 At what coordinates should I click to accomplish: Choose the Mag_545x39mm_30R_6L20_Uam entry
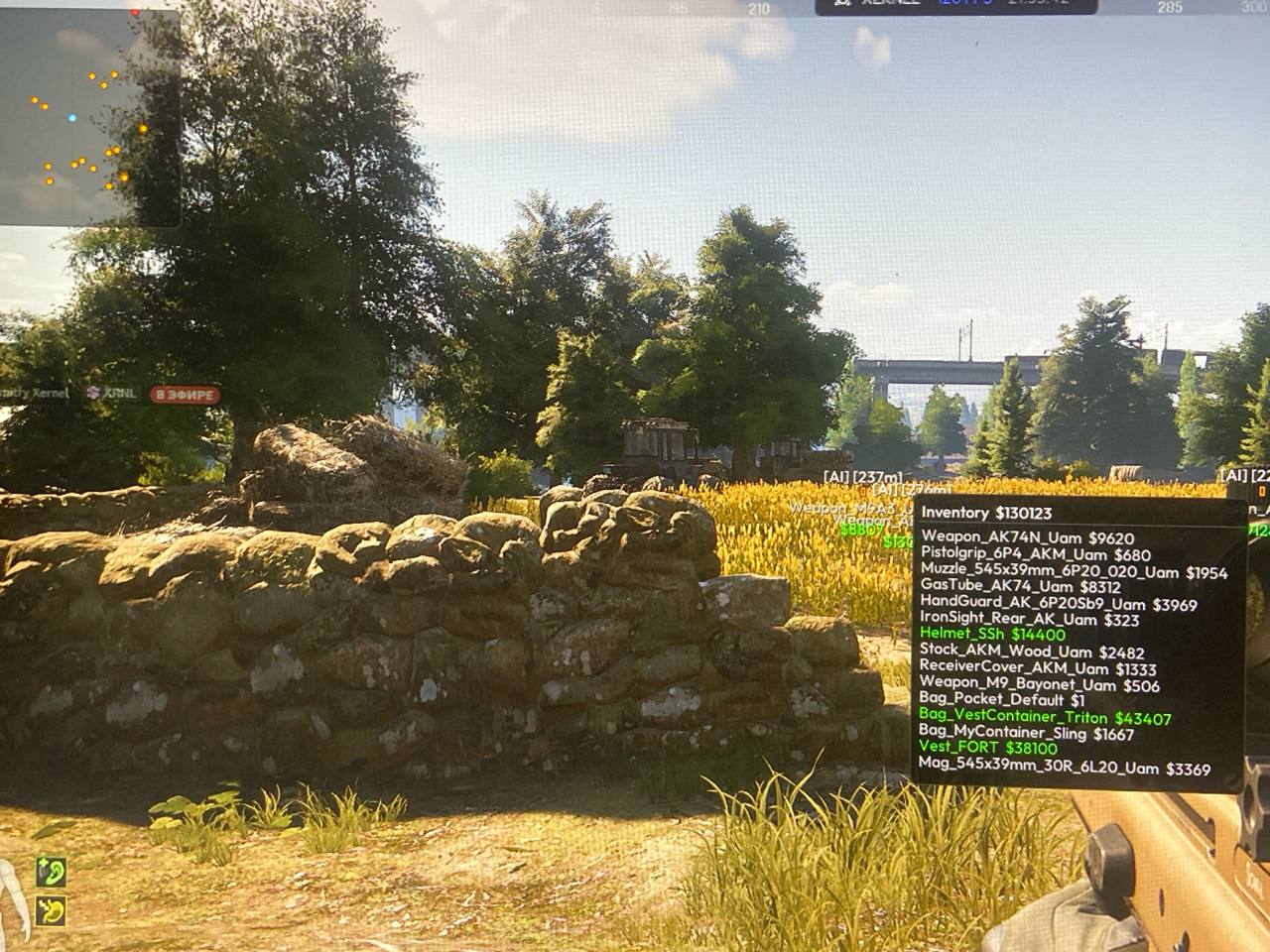pyautogui.click(x=1065, y=767)
